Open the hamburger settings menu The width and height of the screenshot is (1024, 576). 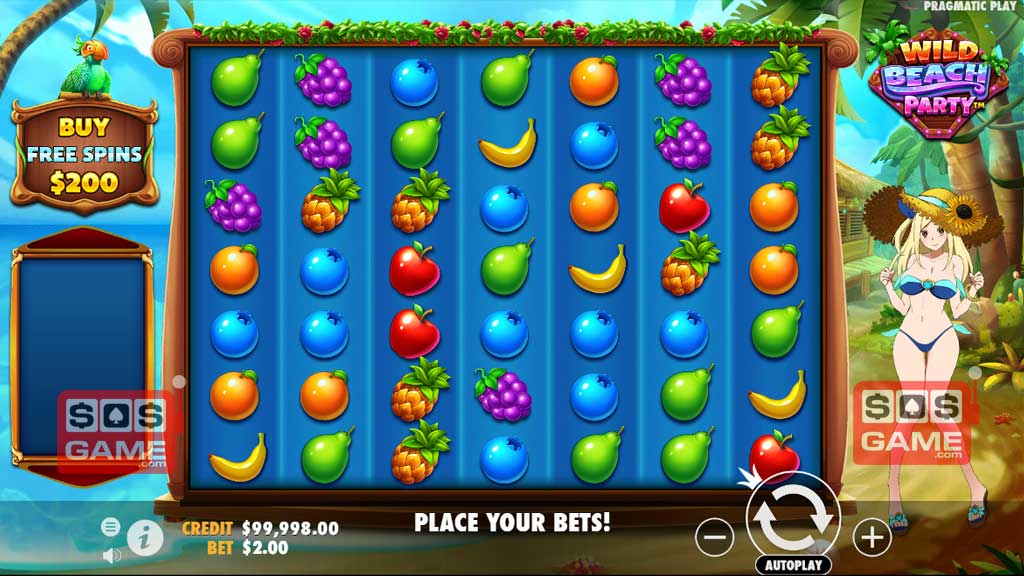pos(111,527)
